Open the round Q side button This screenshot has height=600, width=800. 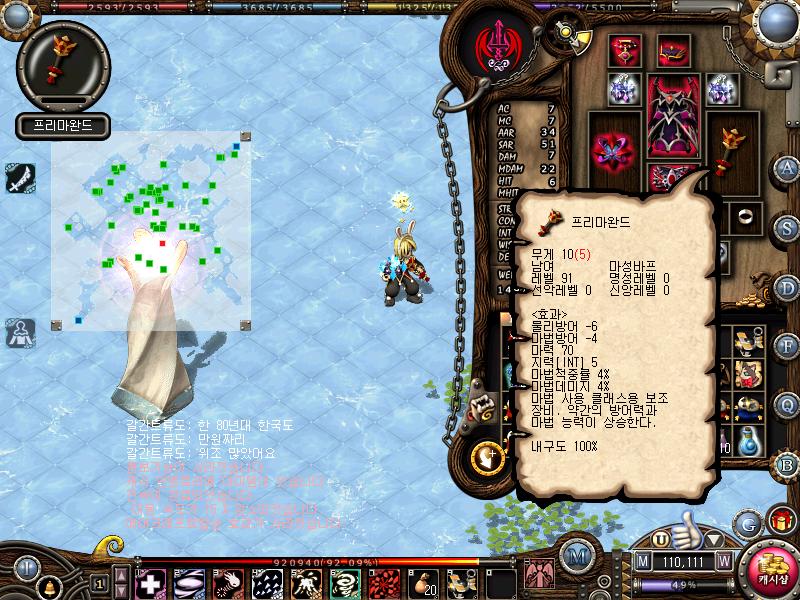click(x=787, y=403)
